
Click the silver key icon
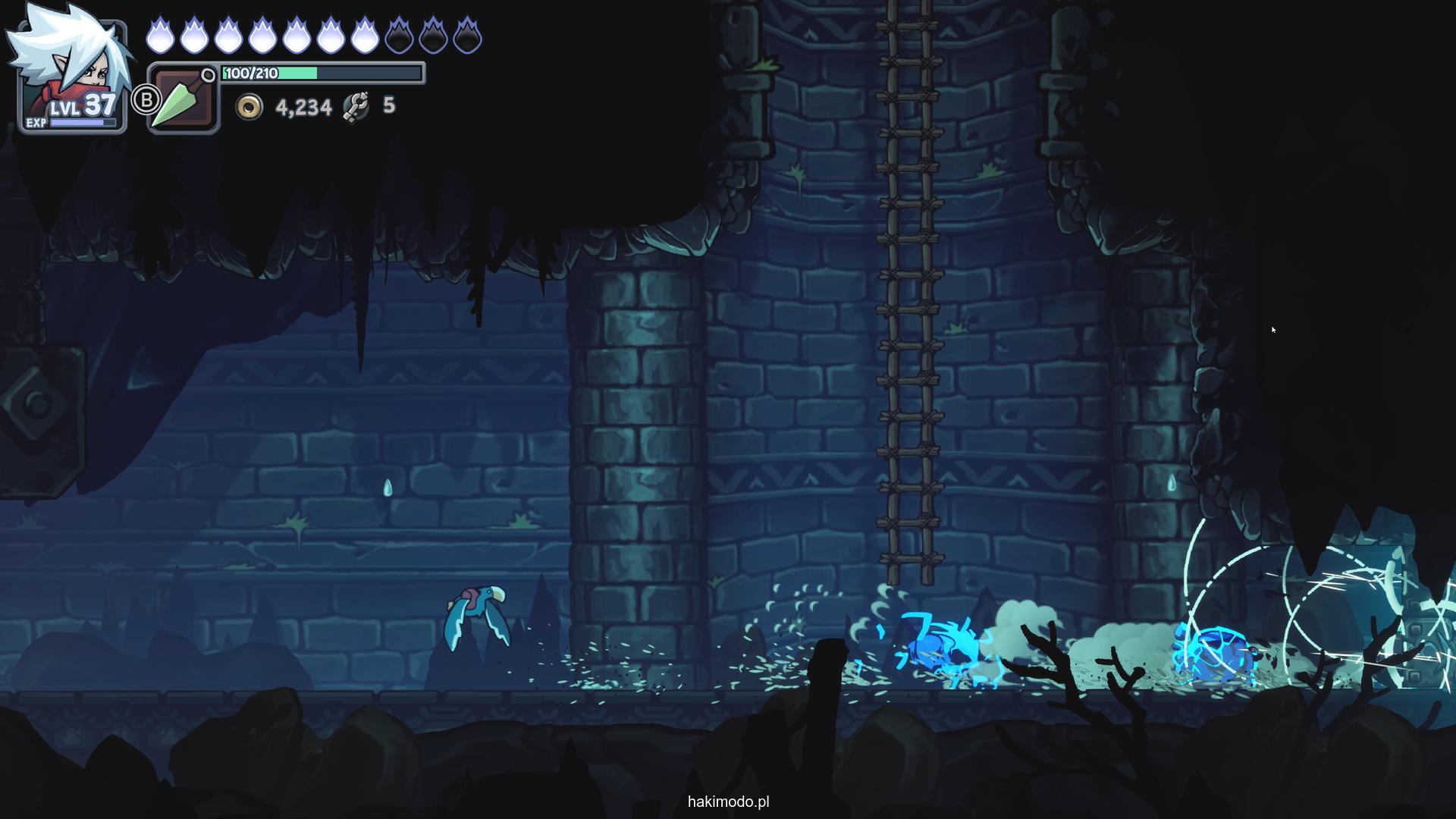click(356, 106)
